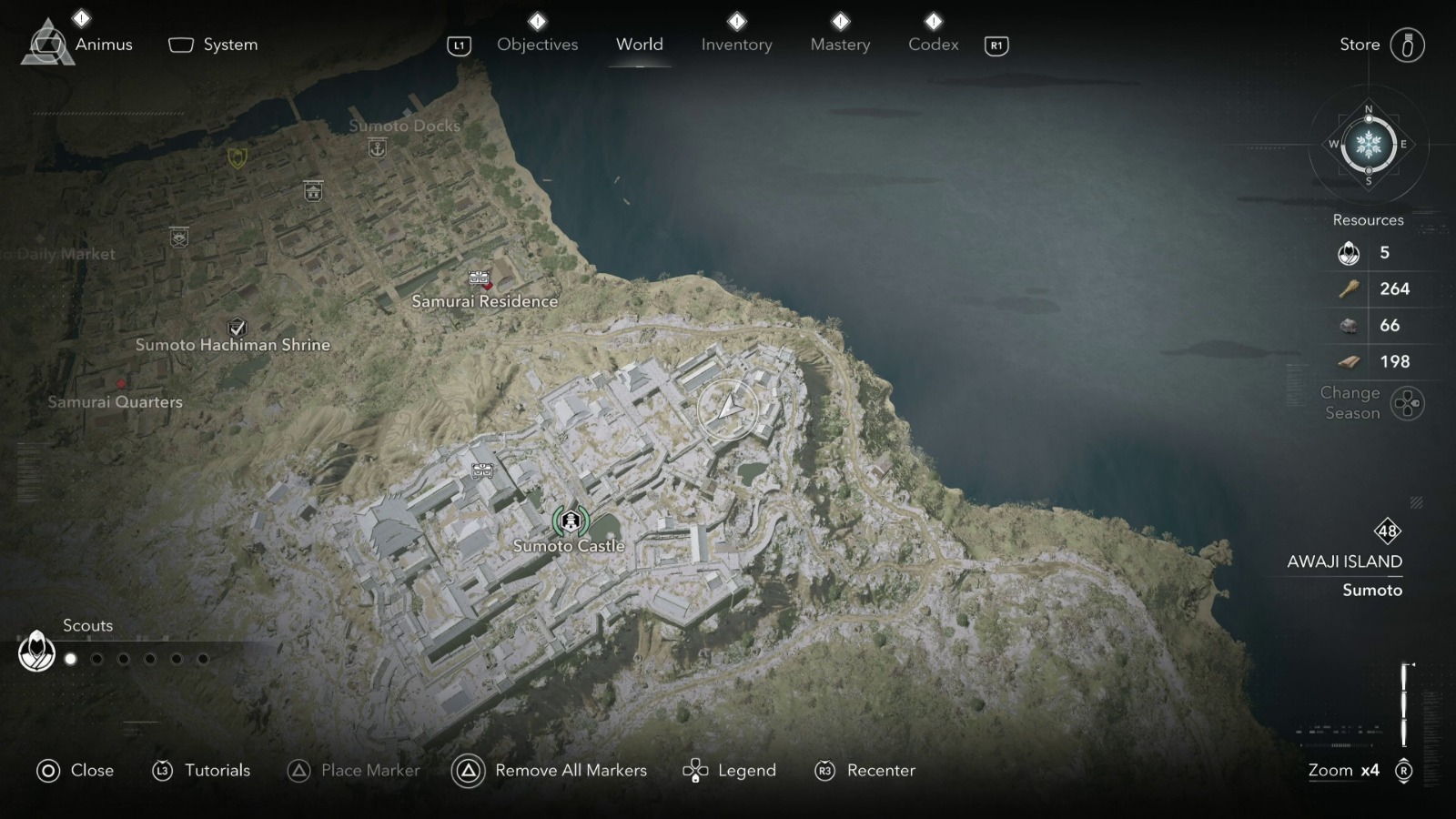Switch to the Mastery tab
This screenshot has height=819, width=1456.
(839, 44)
